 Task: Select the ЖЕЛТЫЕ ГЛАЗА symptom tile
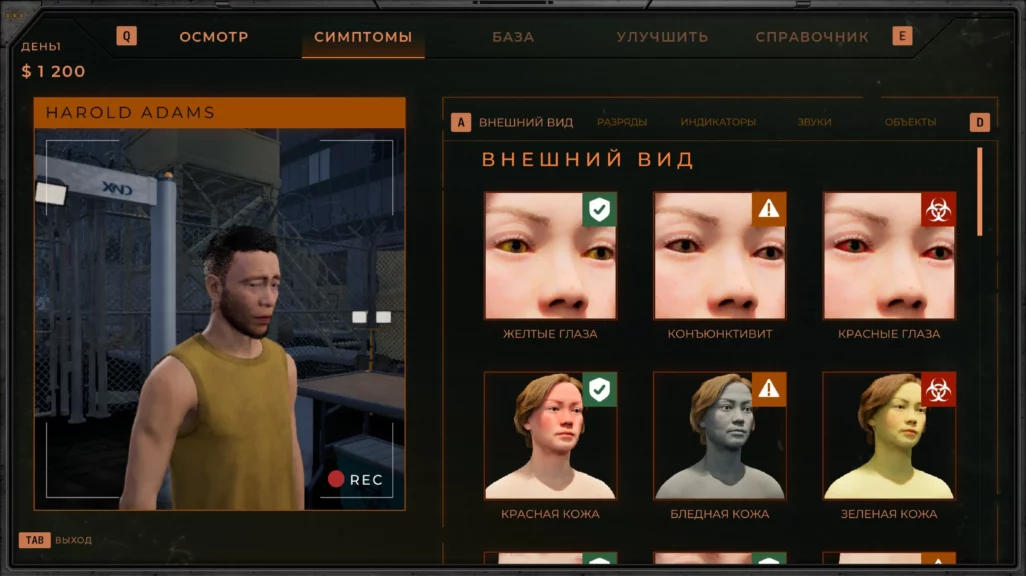coord(550,256)
